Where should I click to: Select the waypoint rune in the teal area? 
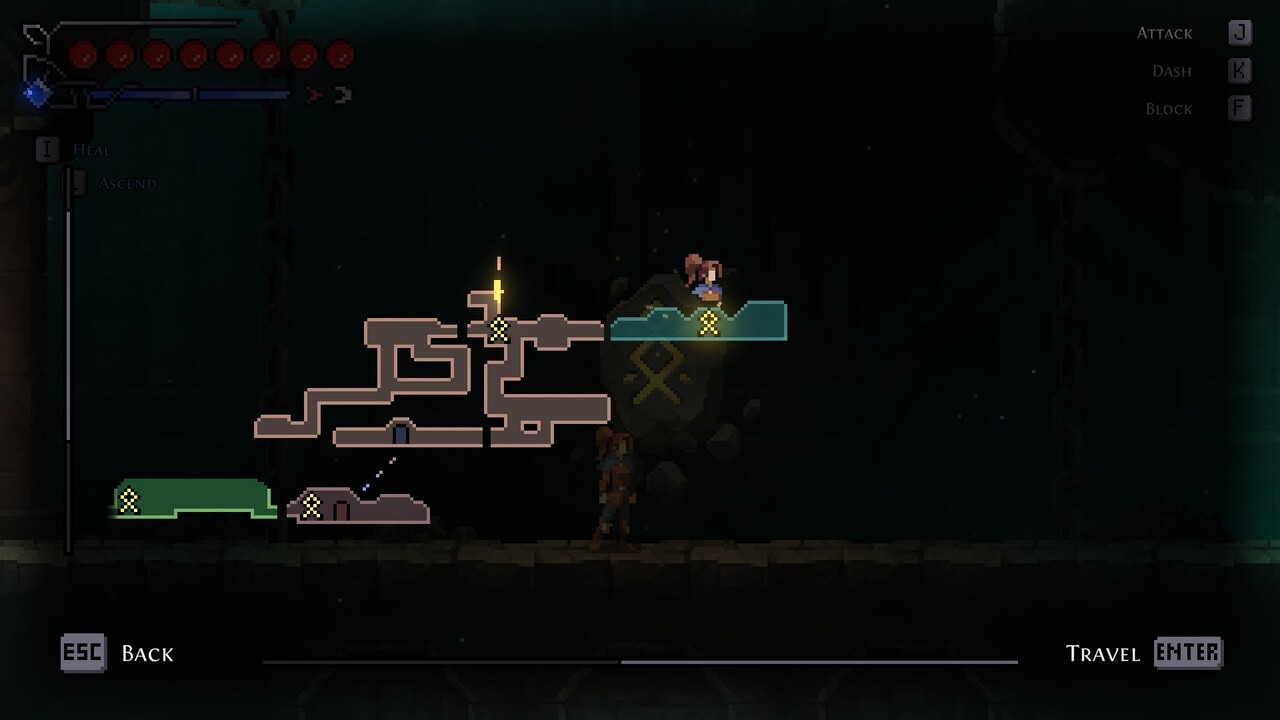tap(709, 323)
